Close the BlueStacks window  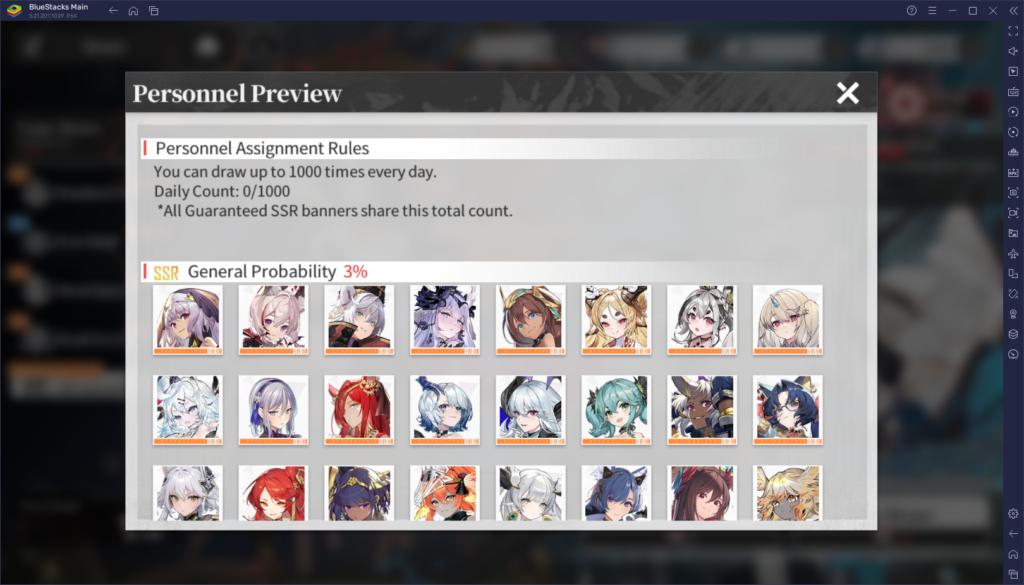[x=991, y=10]
